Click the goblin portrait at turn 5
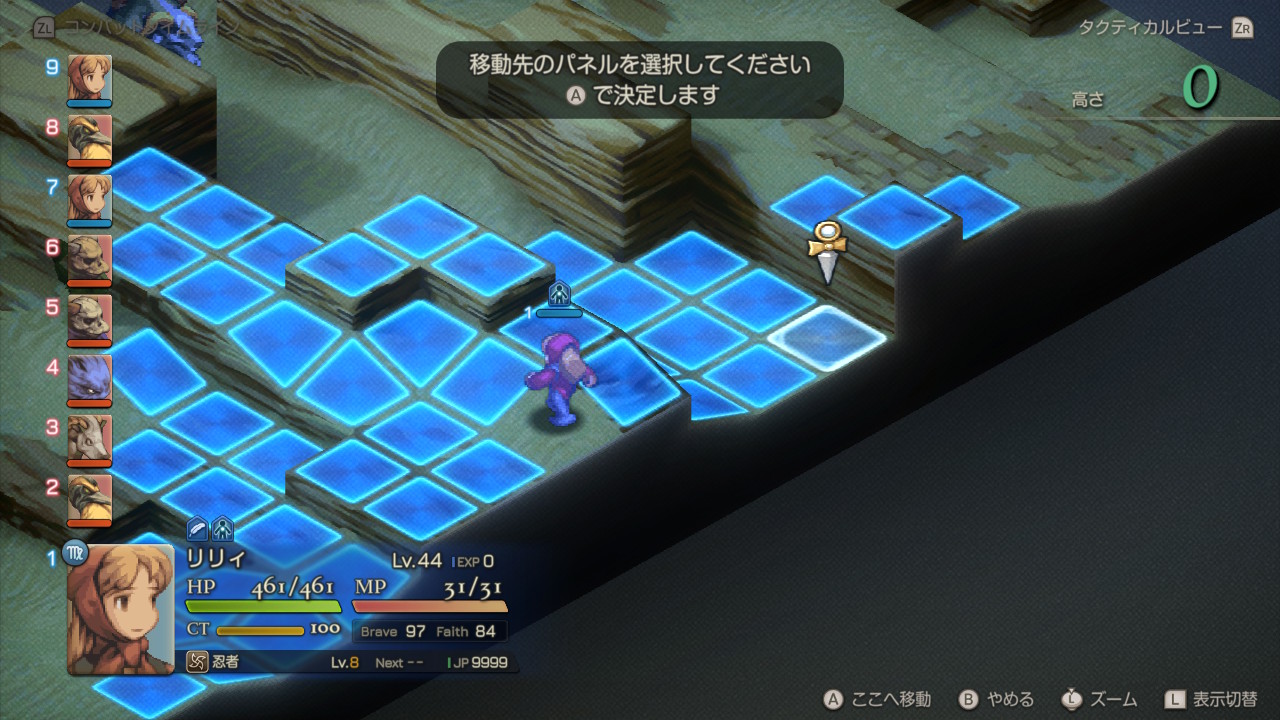Screen dimensions: 1280x720 click(x=90, y=319)
